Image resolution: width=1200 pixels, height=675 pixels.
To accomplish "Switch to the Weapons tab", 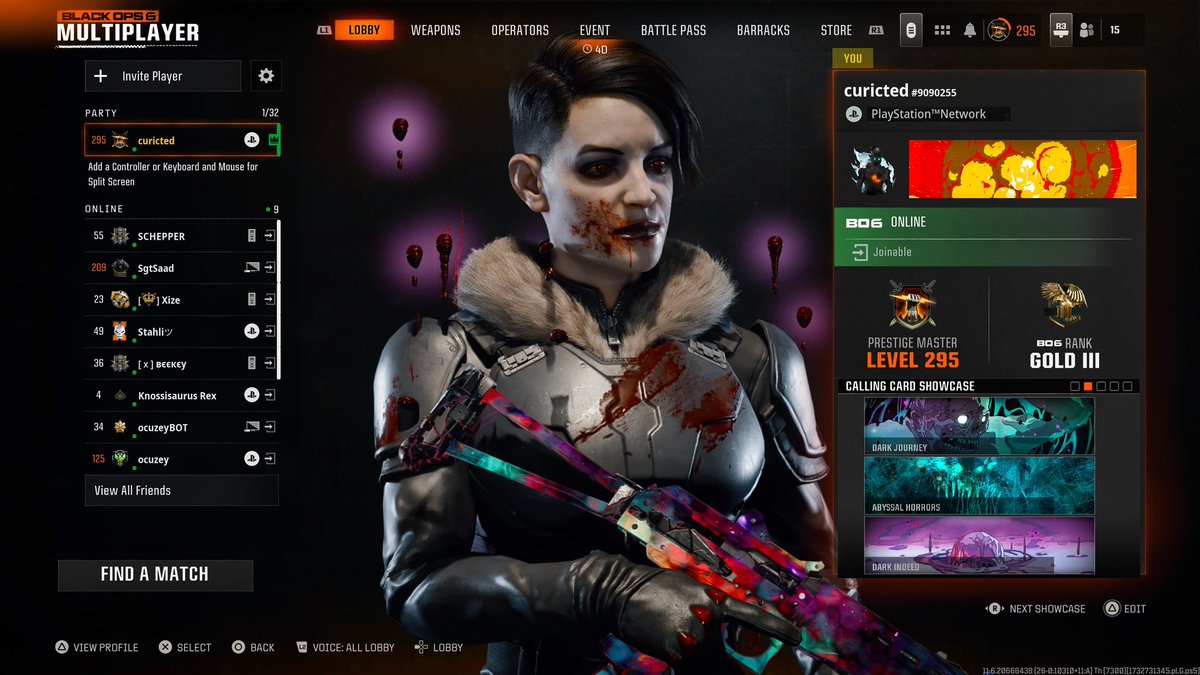I will 435,30.
